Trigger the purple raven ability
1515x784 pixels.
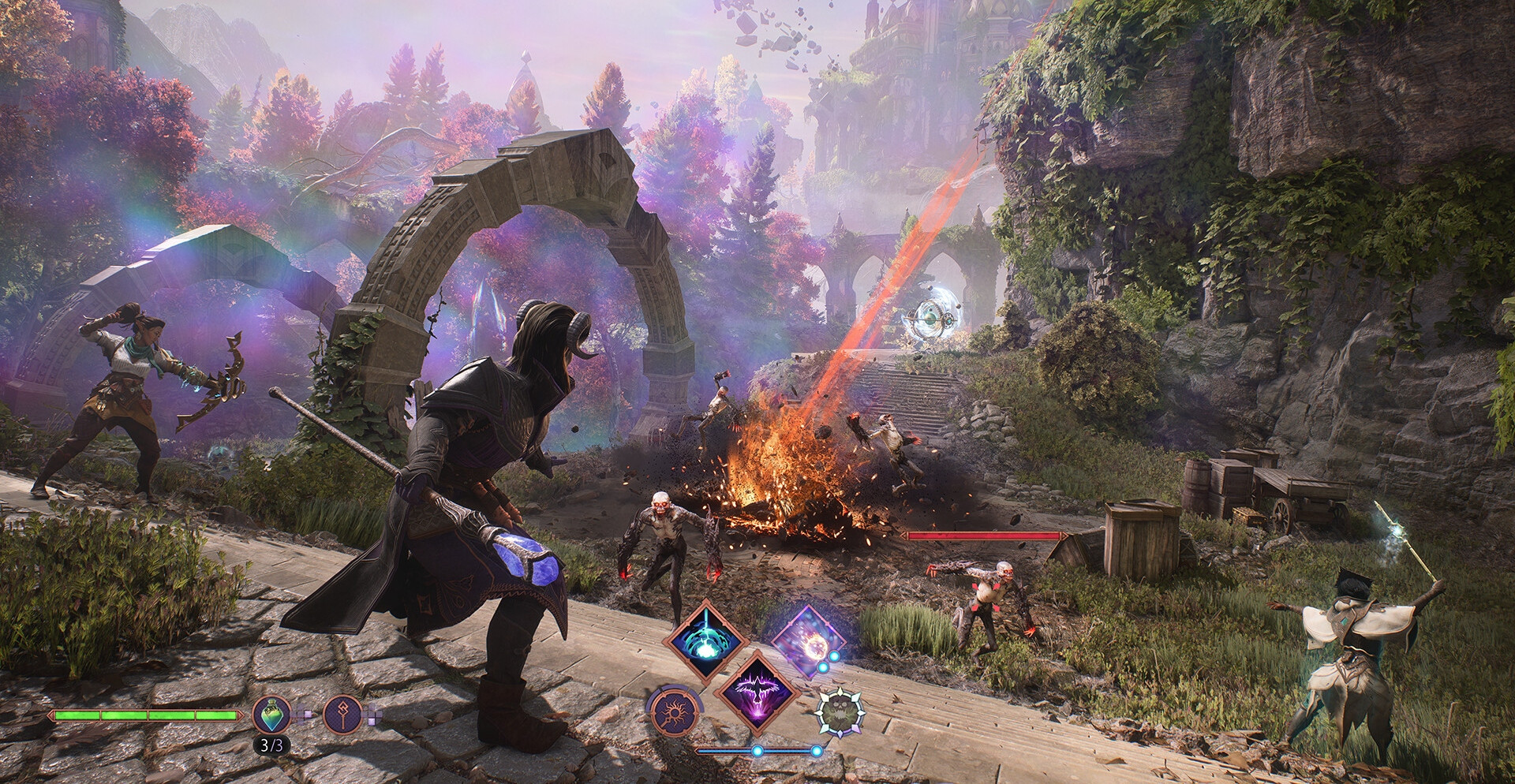[757, 692]
